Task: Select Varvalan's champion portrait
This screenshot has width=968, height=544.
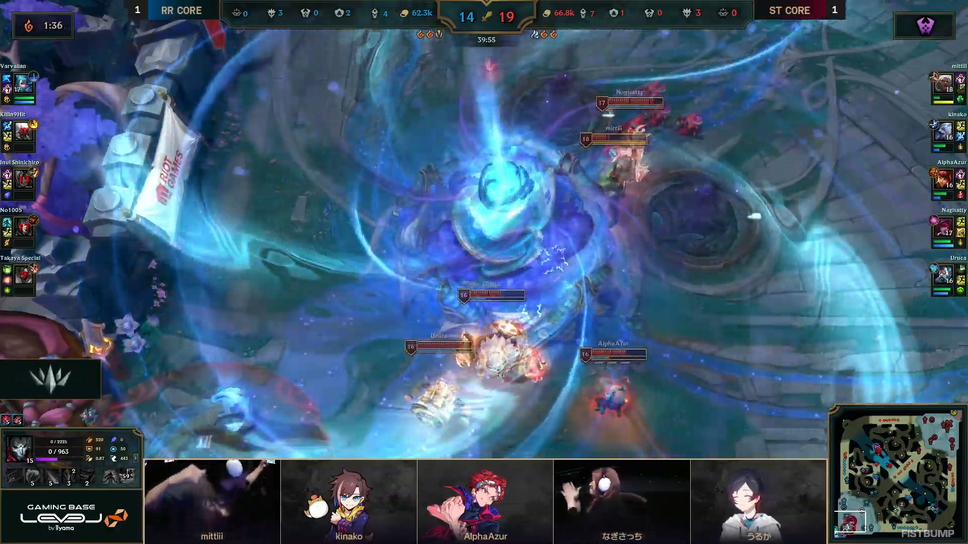Action: coord(22,85)
